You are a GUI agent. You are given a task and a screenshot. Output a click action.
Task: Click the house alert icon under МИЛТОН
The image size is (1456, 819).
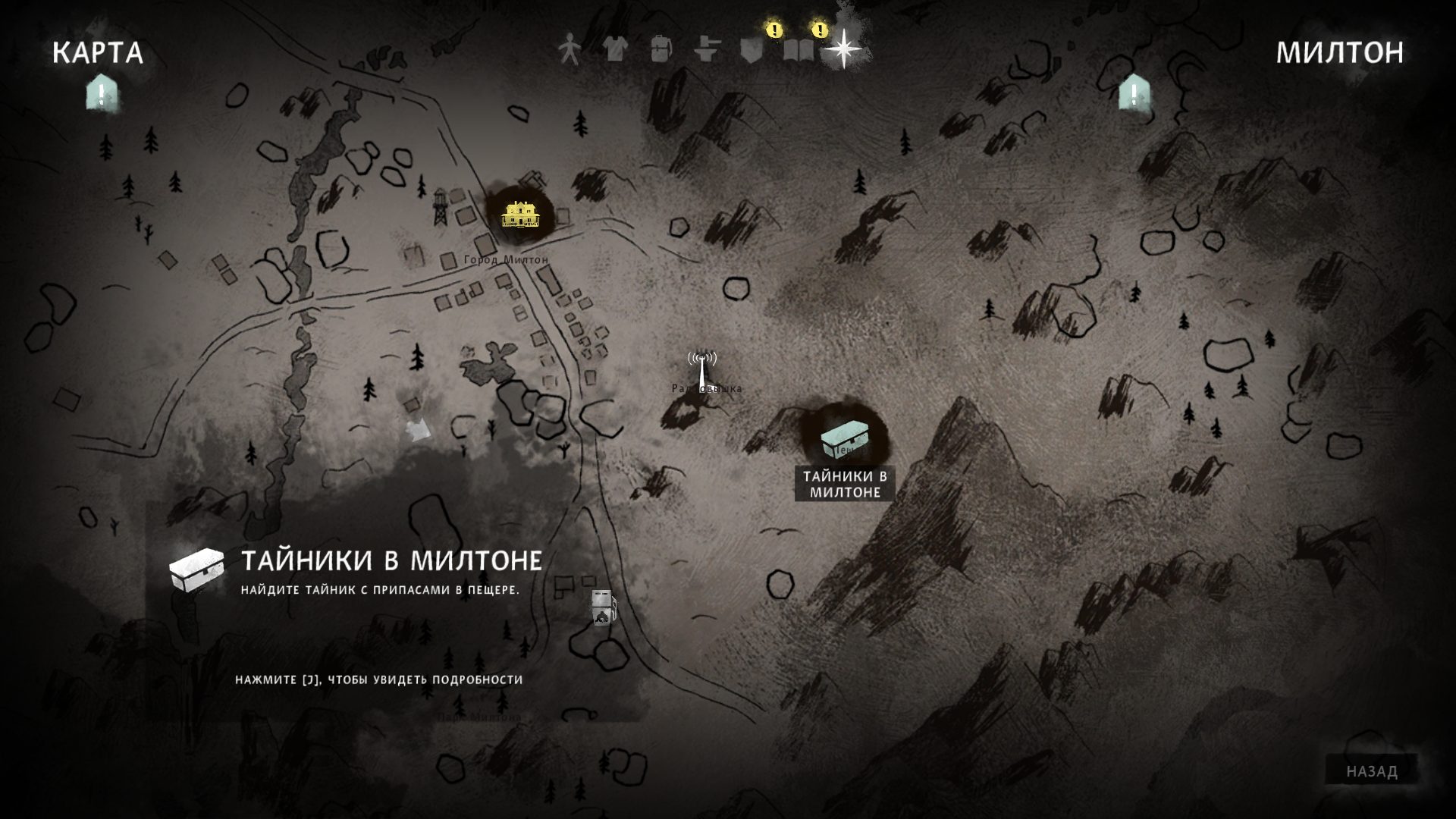point(1134,94)
